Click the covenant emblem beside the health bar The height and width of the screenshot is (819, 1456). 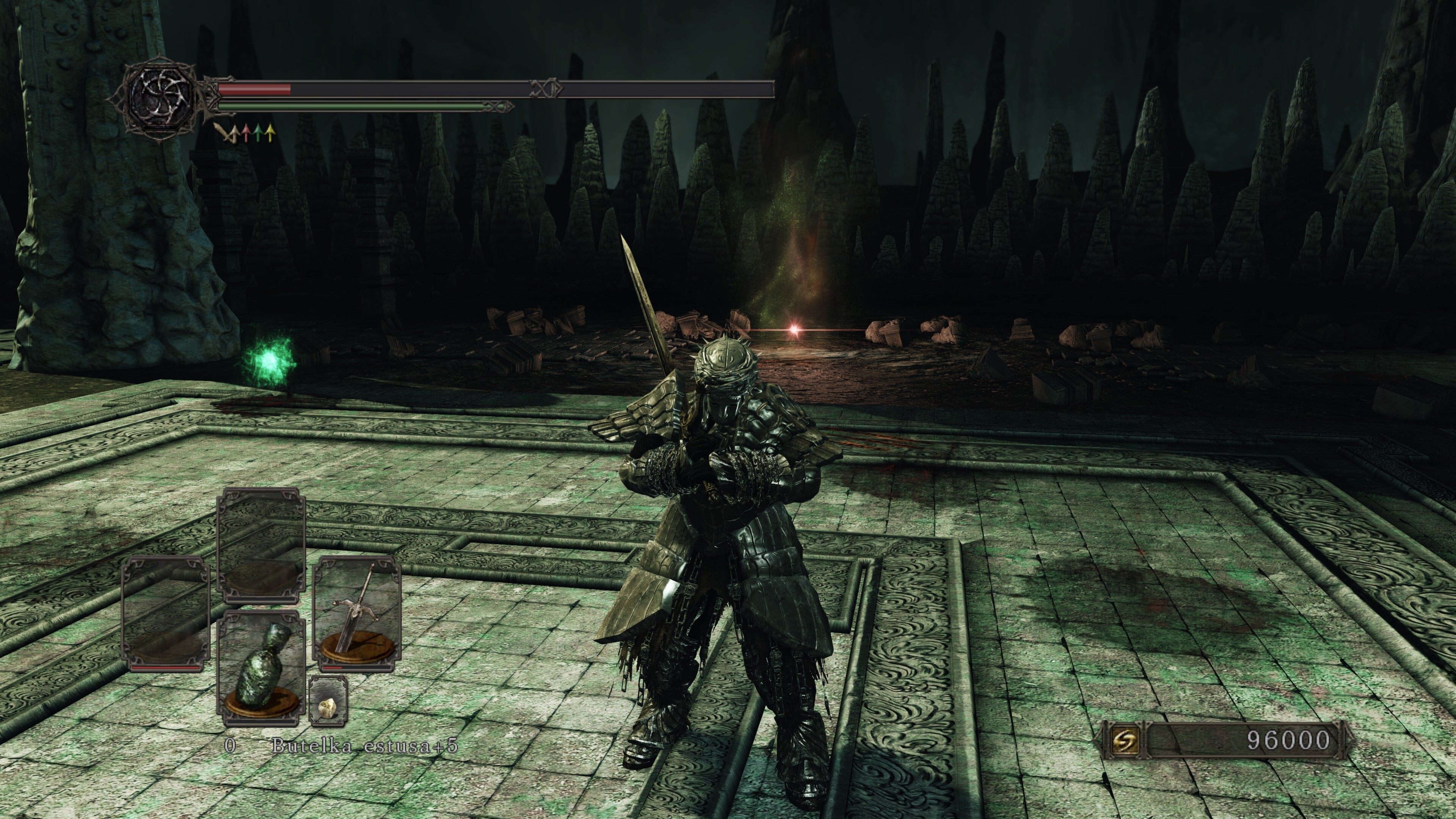tap(160, 97)
